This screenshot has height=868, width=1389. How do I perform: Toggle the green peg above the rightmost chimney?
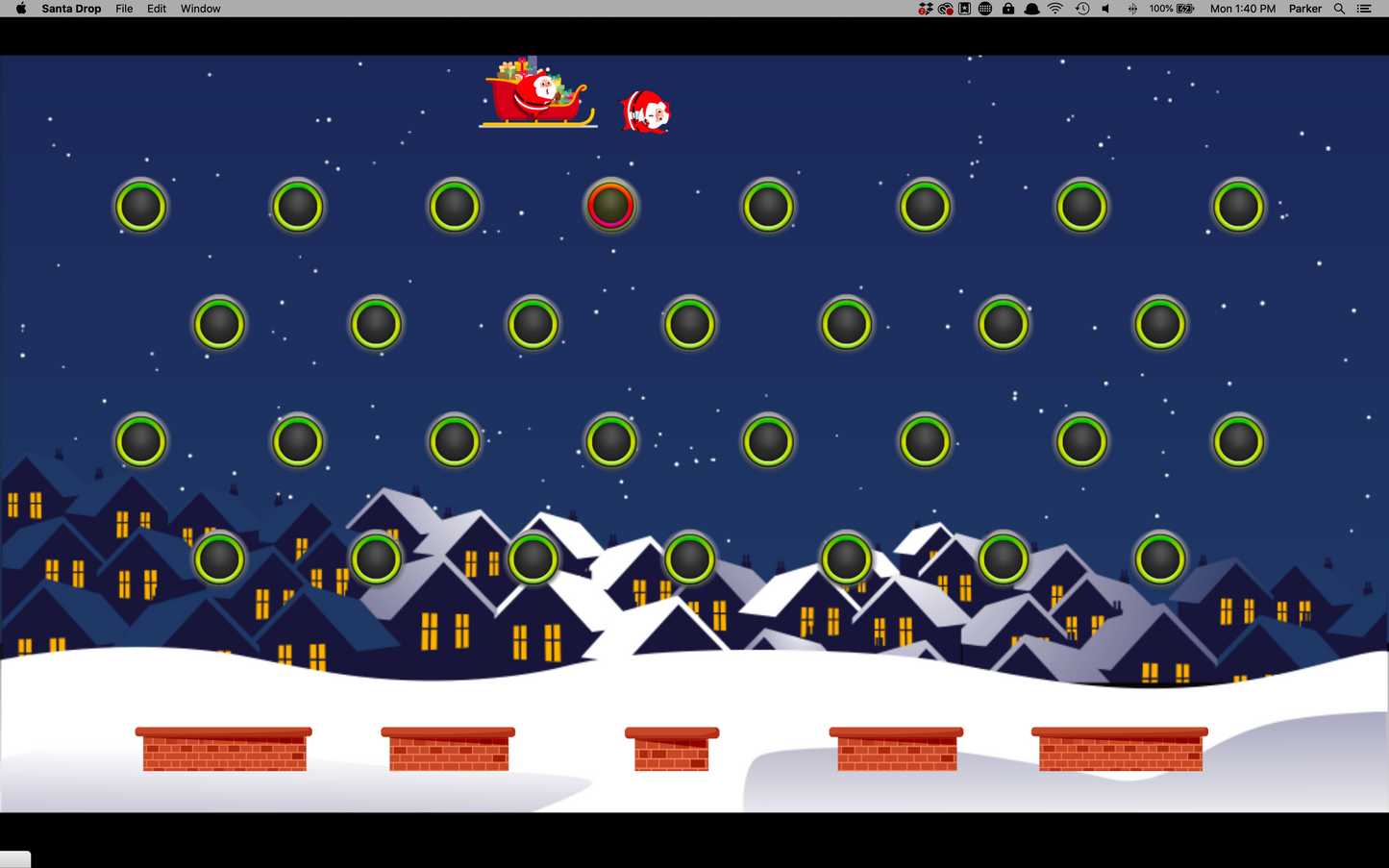pyautogui.click(x=1159, y=558)
